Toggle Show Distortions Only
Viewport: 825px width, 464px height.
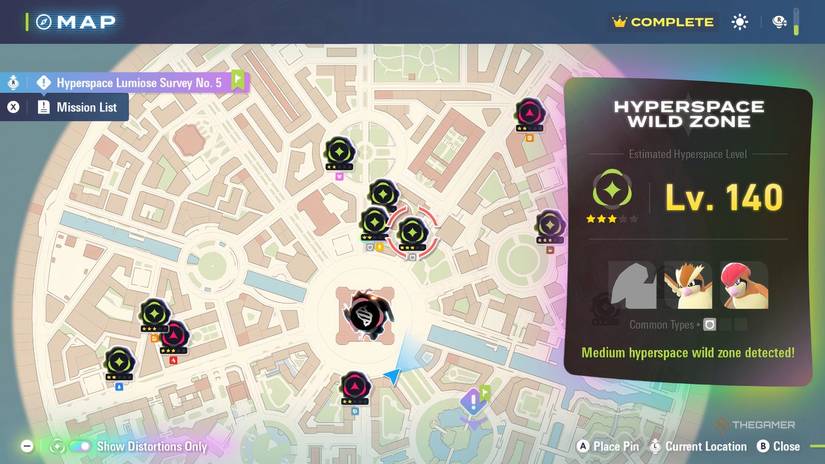81,446
